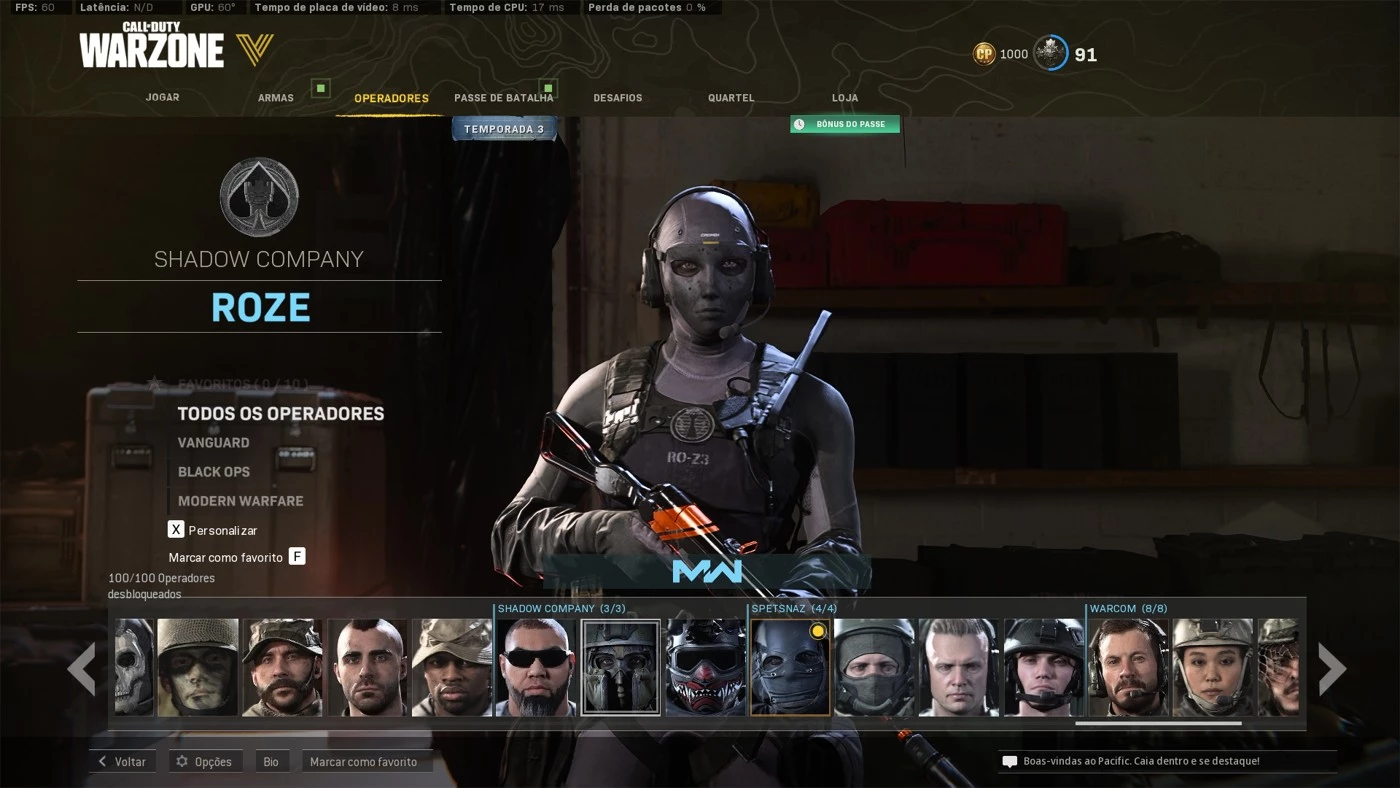Select the Shadow Company faction emblem
This screenshot has height=788, width=1400.
[259, 197]
